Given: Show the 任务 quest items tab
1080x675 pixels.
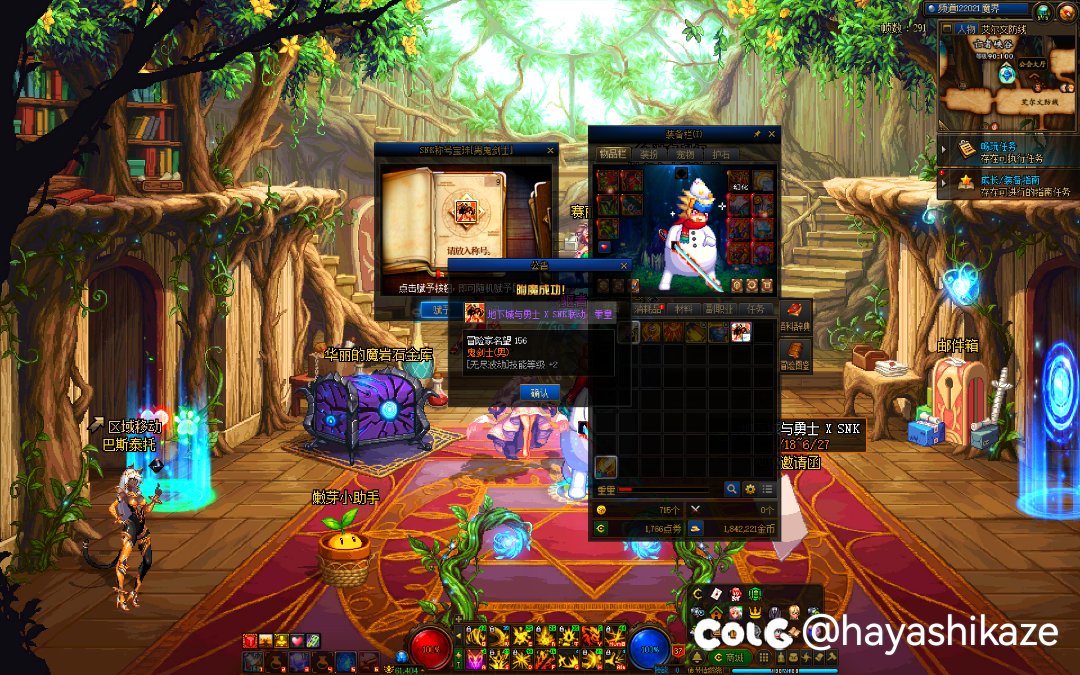Looking at the screenshot, I should 756,310.
